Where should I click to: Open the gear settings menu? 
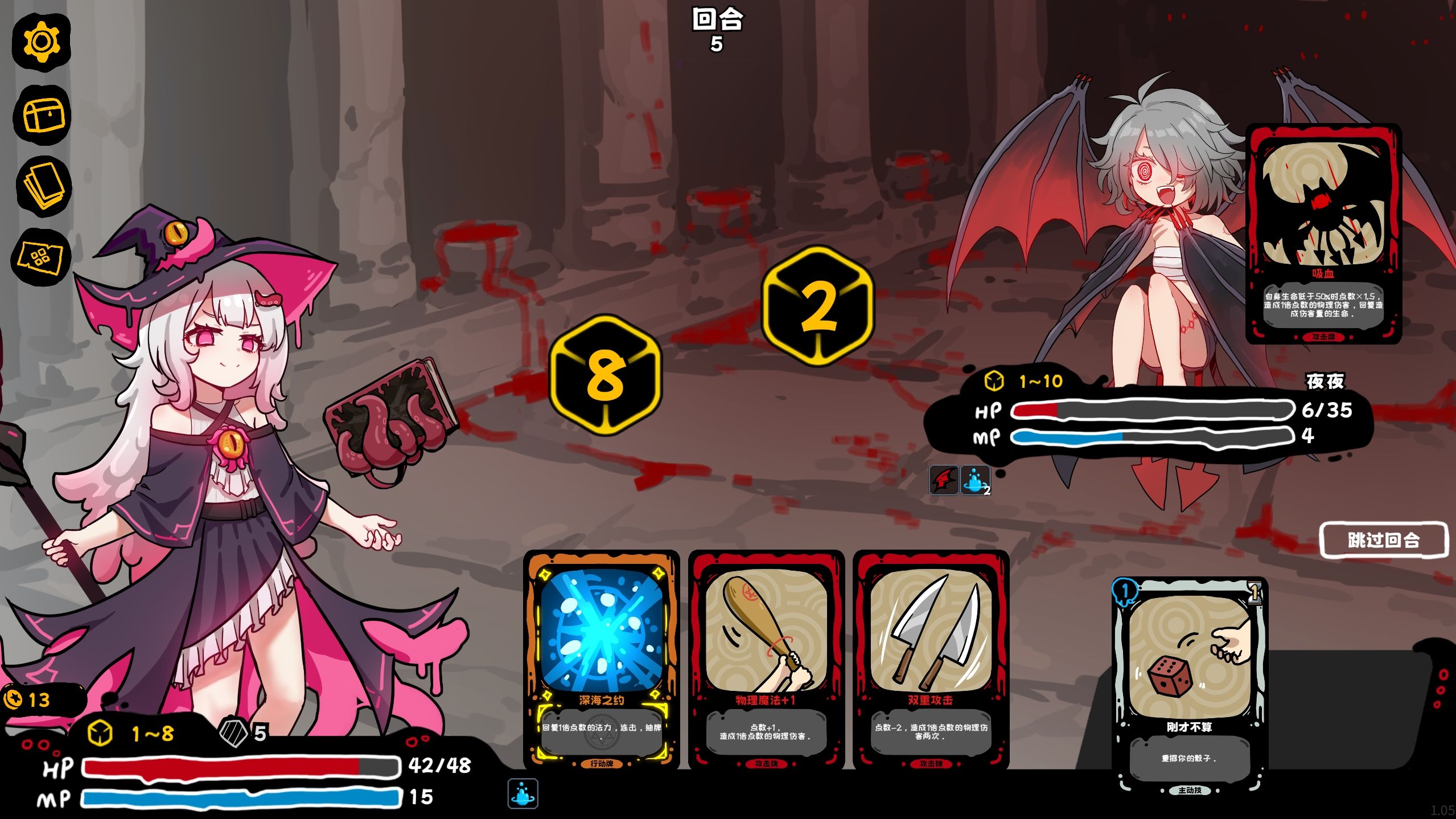(x=42, y=41)
